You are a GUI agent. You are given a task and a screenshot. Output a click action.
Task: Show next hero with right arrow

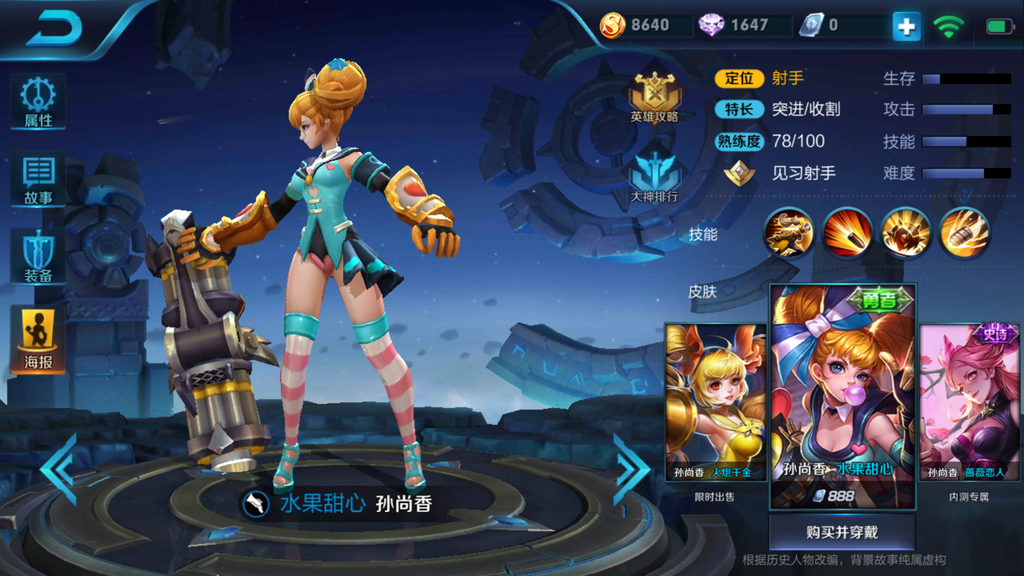(630, 468)
